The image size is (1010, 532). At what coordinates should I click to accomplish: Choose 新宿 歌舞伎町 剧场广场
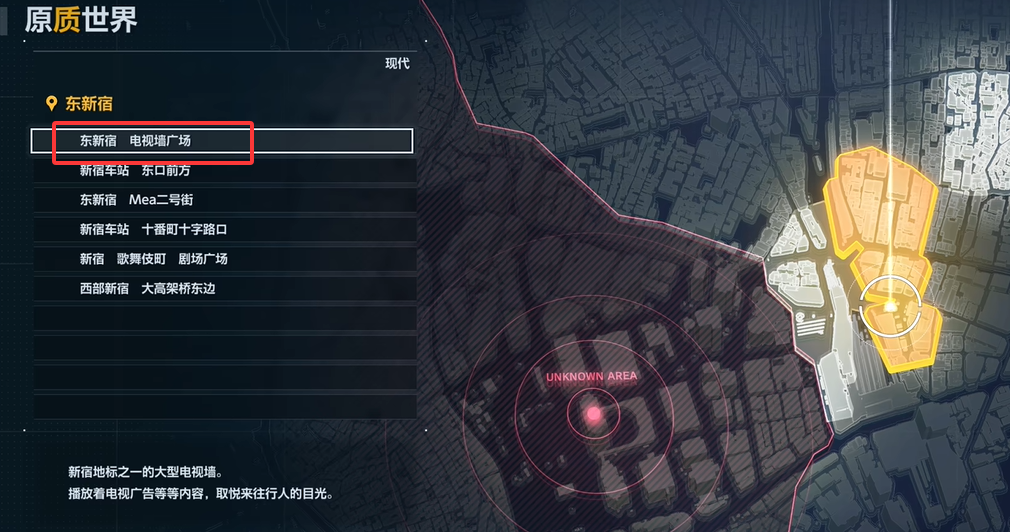click(x=224, y=259)
